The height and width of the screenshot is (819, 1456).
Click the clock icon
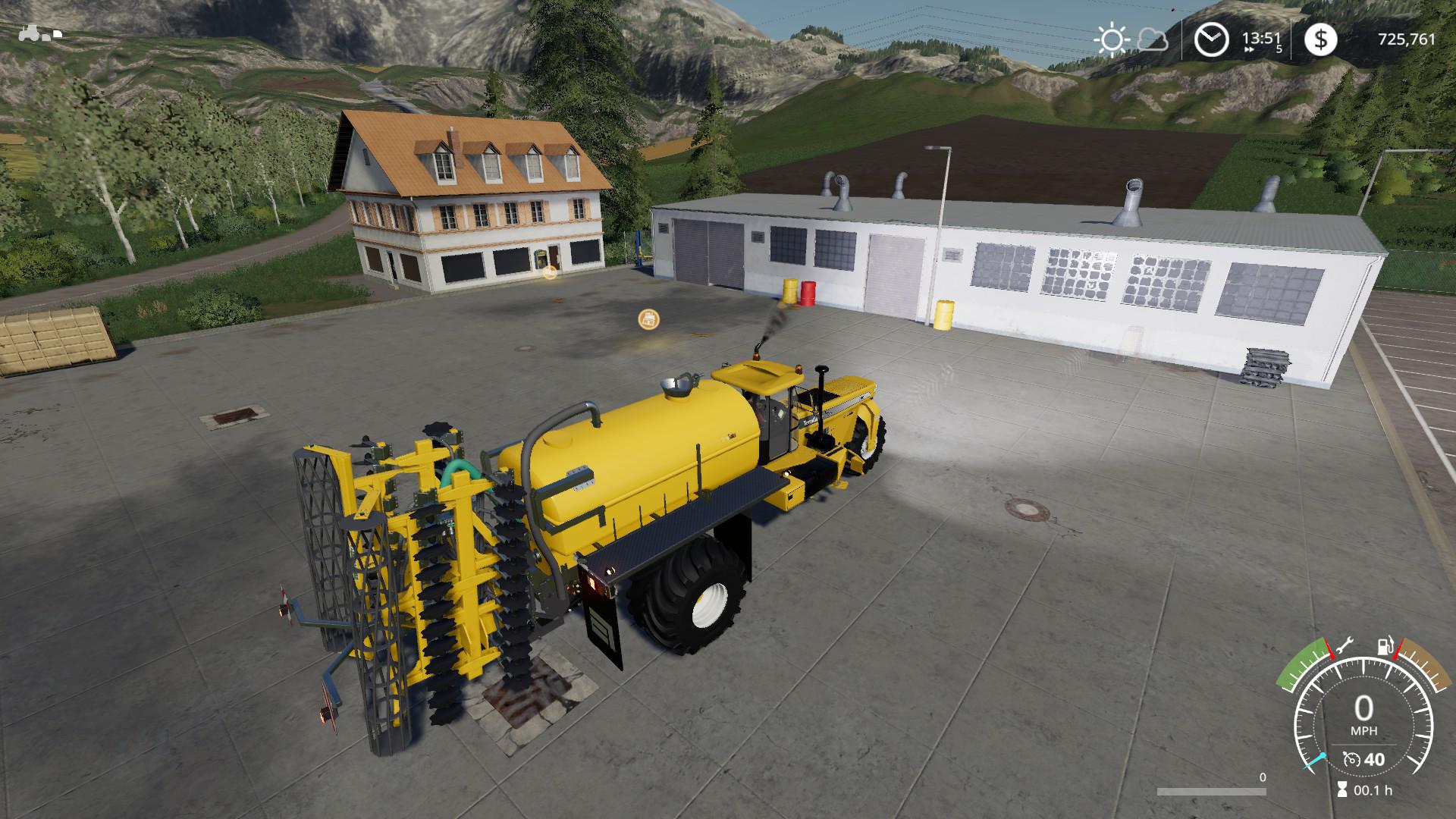click(x=1211, y=39)
